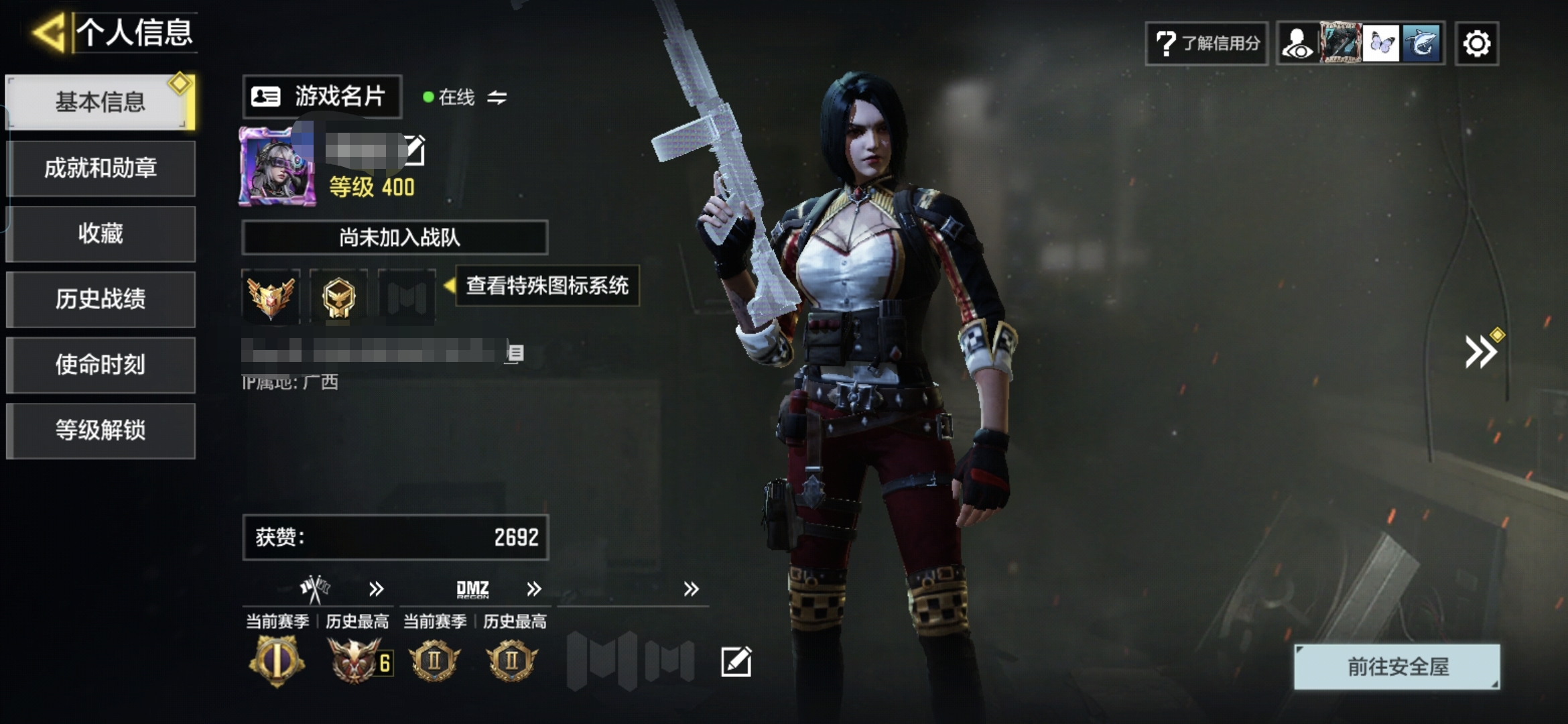
Task: Go back using the yellow arrow
Action: point(48,32)
